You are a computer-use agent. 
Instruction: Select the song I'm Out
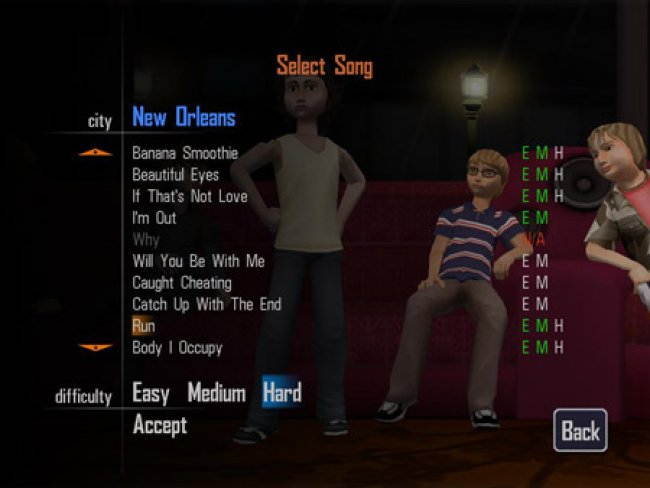tap(154, 217)
